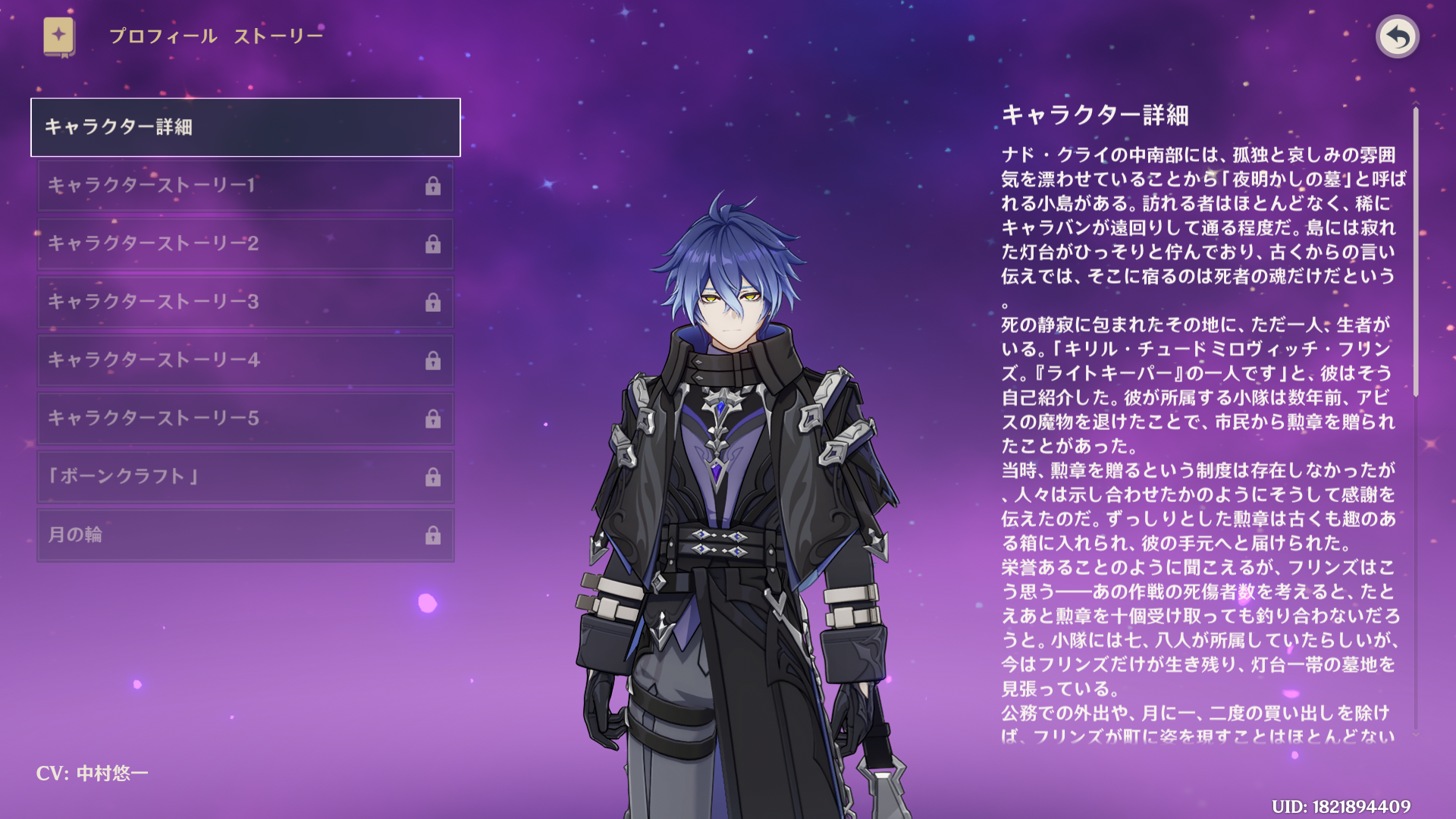Choose キャラクターストーリー2 from the list
Screen dimensions: 1456x819
[245, 244]
